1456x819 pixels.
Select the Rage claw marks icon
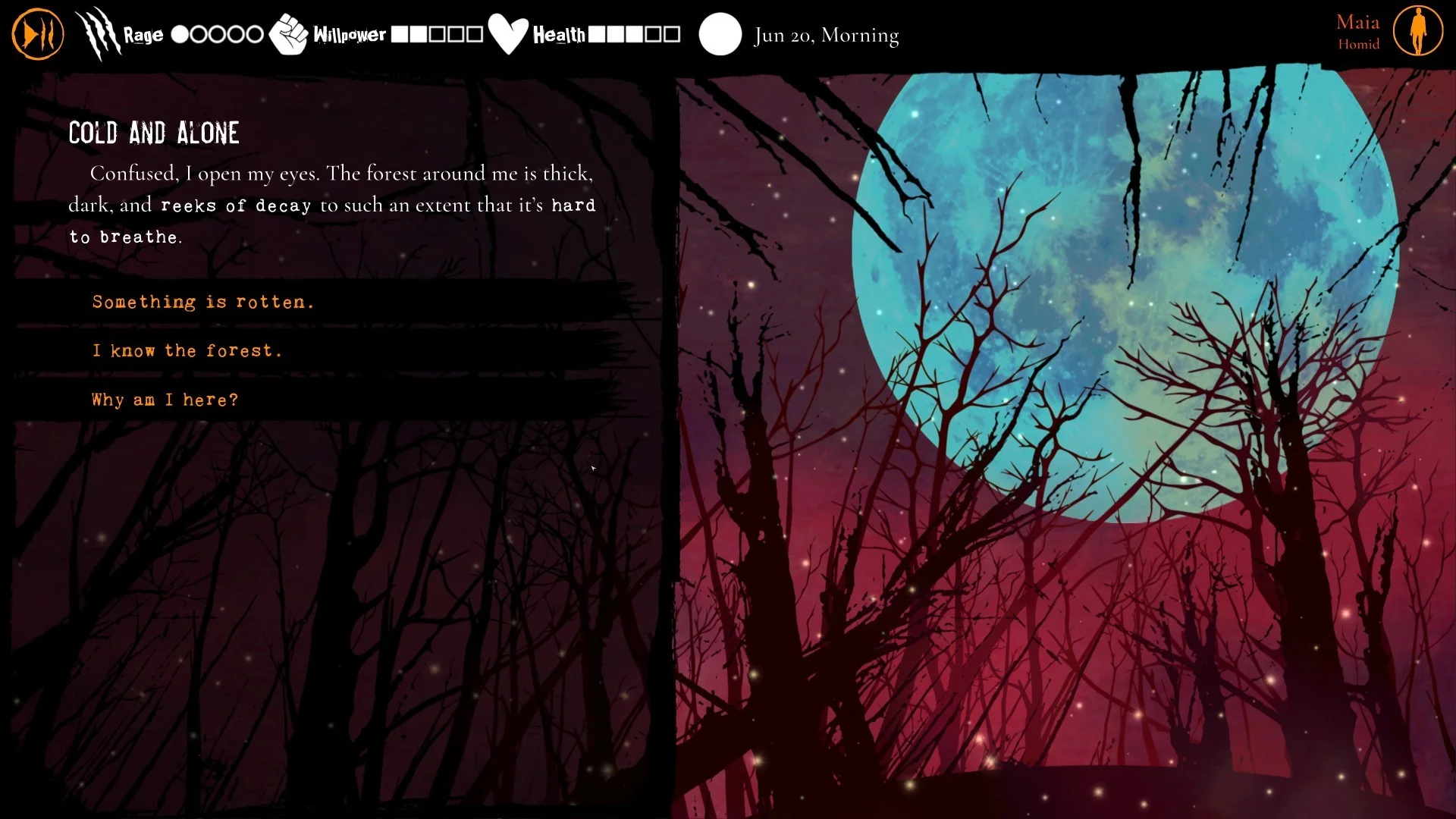coord(98,33)
